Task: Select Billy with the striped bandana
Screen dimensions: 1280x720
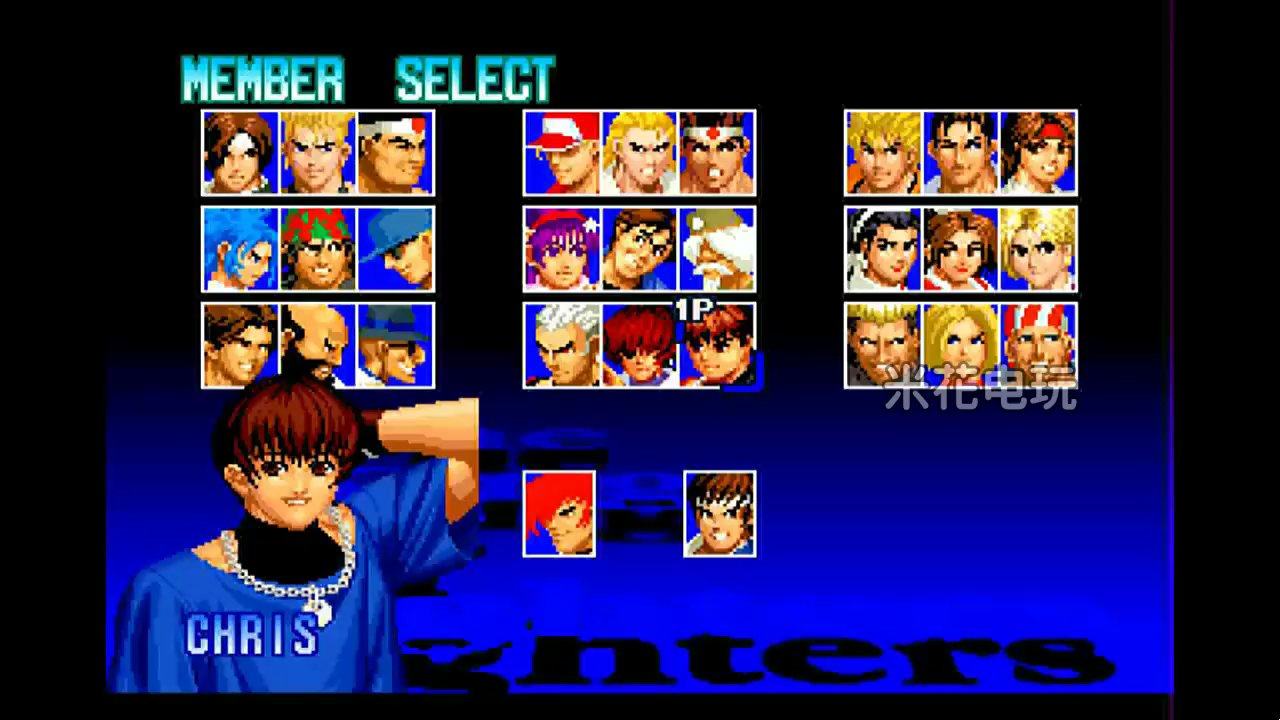Action: 1040,345
